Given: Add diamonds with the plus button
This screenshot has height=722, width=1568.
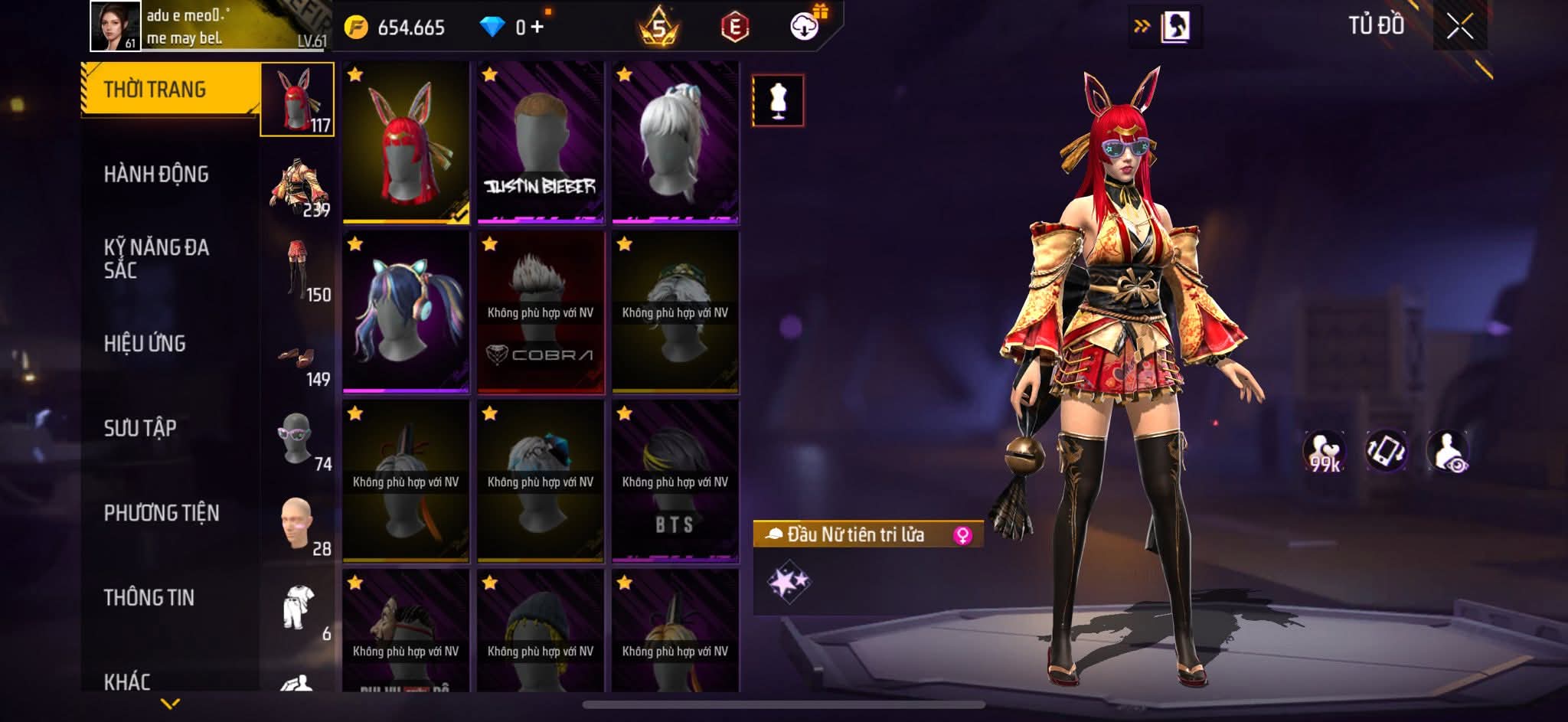Looking at the screenshot, I should pos(537,28).
